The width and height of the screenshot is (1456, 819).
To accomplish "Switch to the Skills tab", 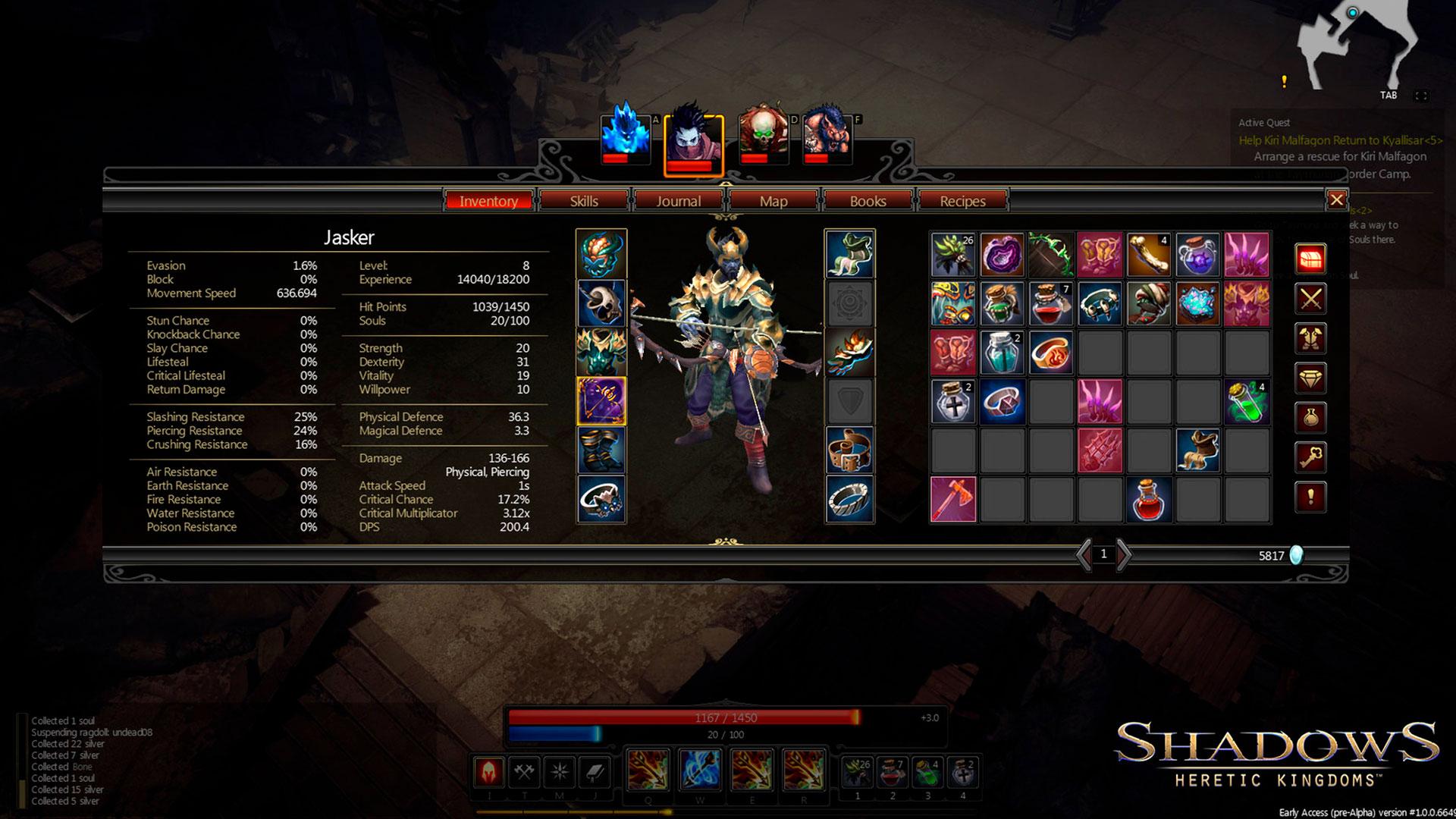I will click(x=584, y=201).
